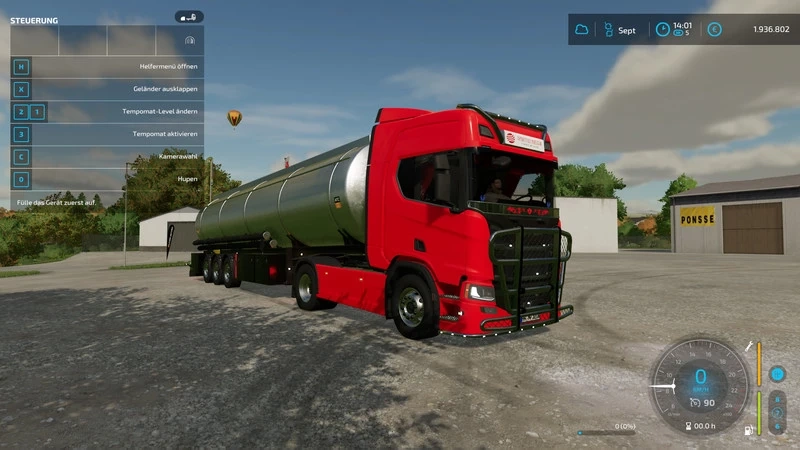Image resolution: width=800 pixels, height=450 pixels.
Task: Click the fuel pump icon
Action: coord(748,431)
